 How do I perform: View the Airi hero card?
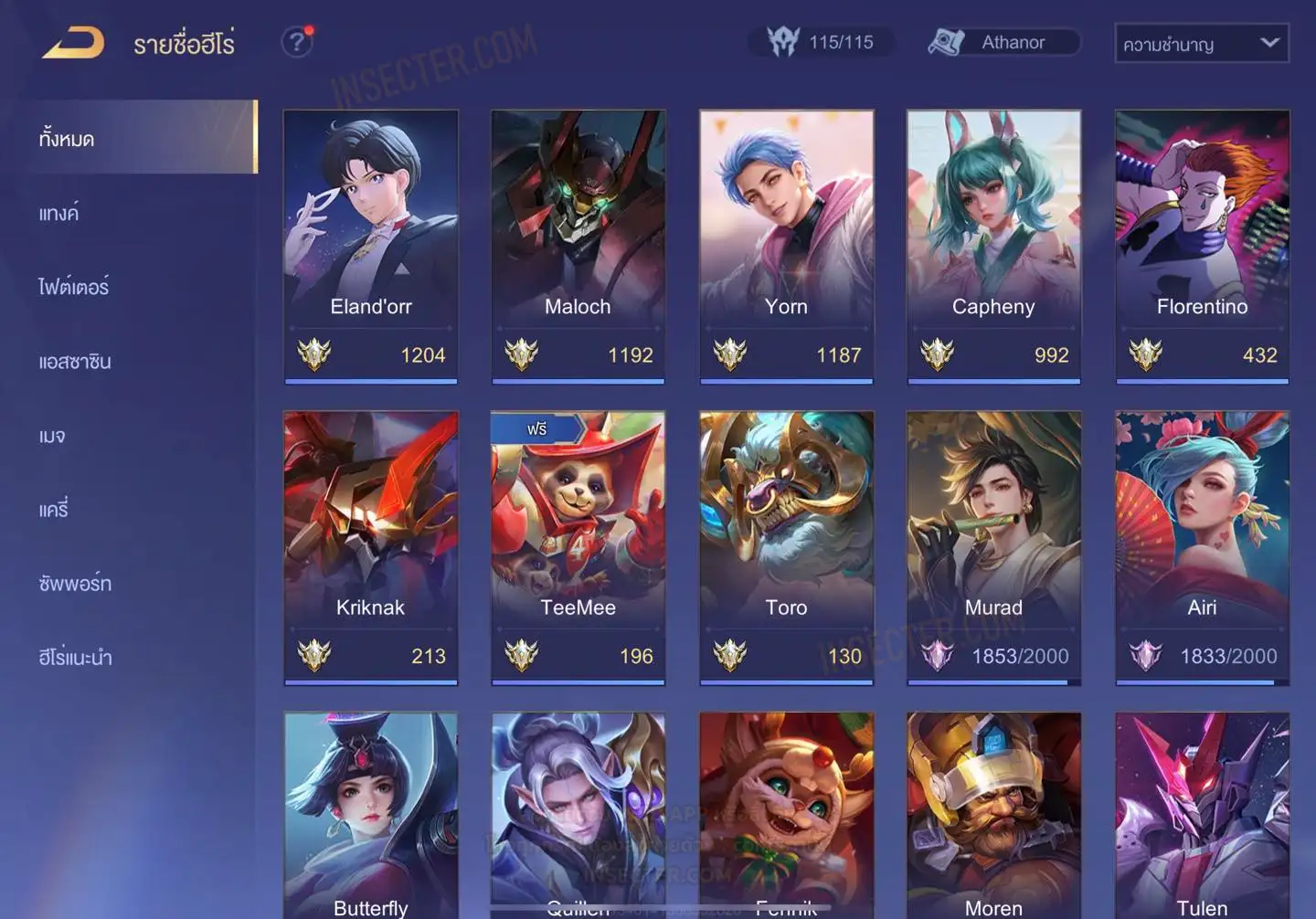coord(1202,547)
